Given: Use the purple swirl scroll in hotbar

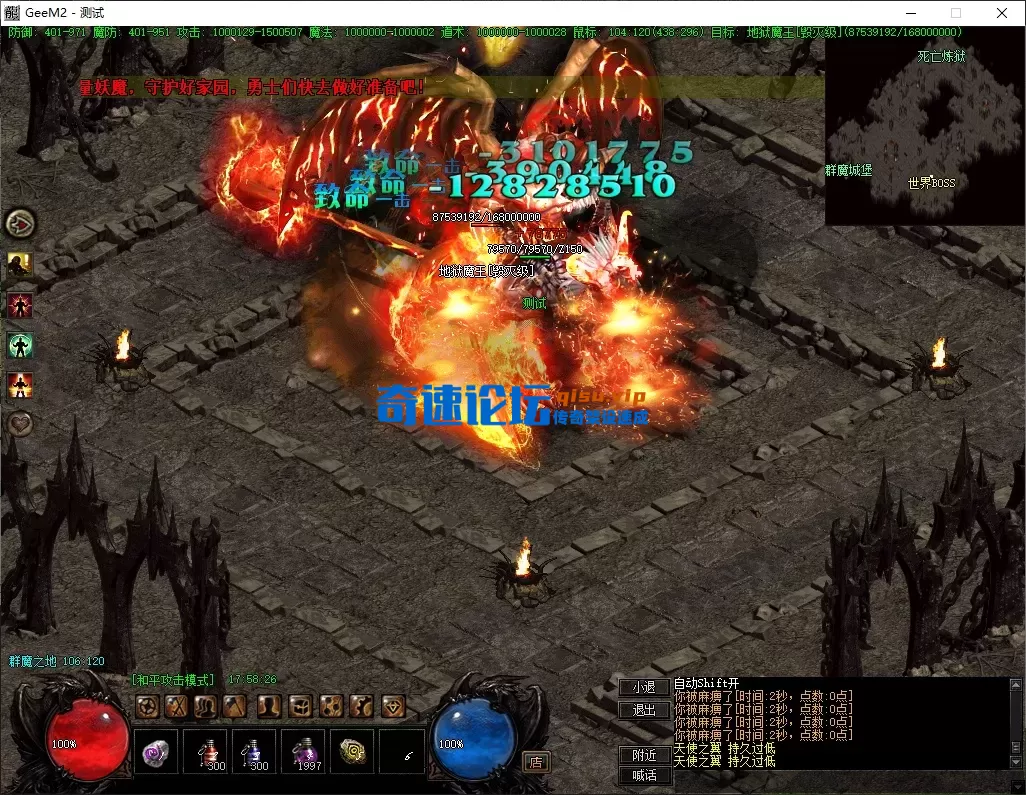Looking at the screenshot, I should coord(156,752).
